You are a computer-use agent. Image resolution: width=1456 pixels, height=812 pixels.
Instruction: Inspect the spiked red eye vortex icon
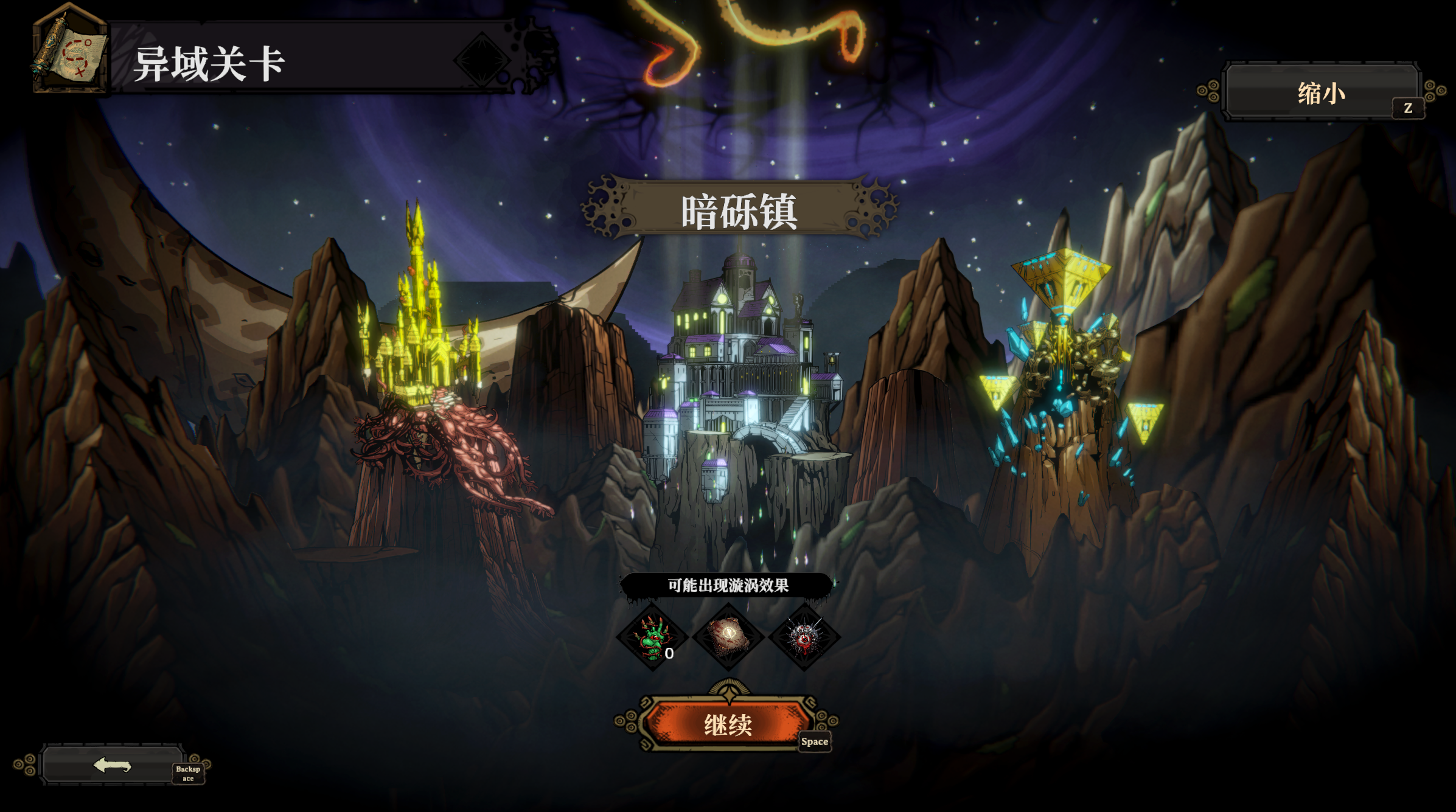(804, 637)
